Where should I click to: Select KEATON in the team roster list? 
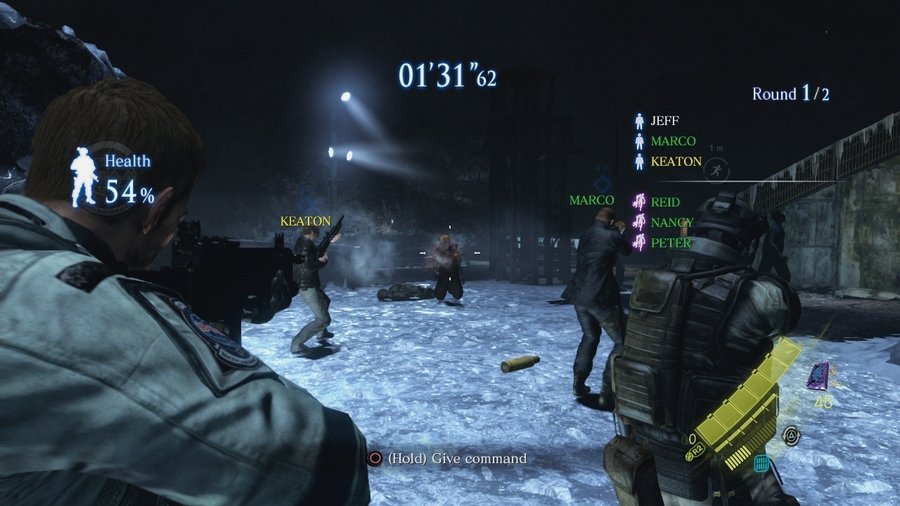[675, 161]
